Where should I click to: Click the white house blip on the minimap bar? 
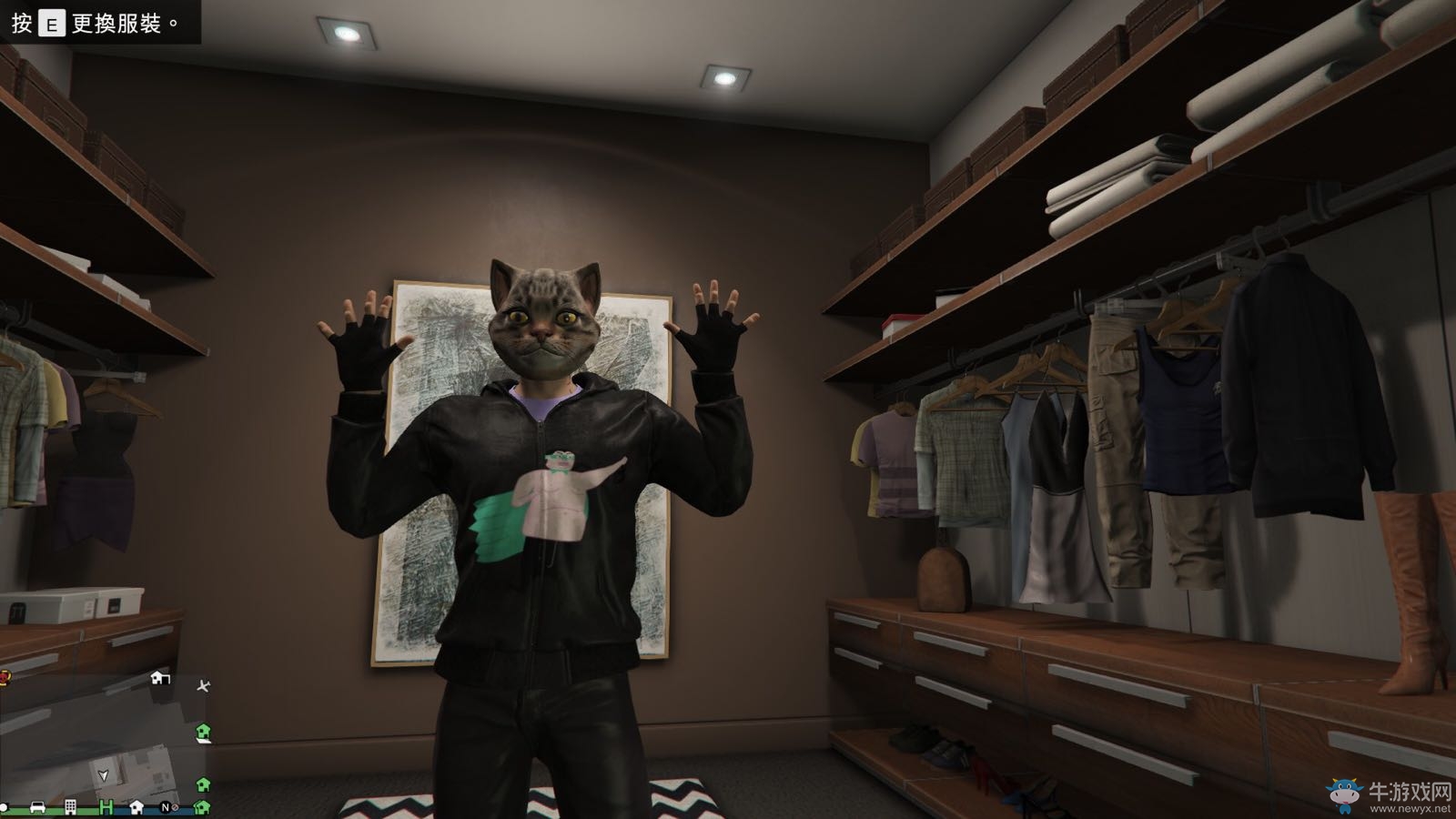[136, 808]
